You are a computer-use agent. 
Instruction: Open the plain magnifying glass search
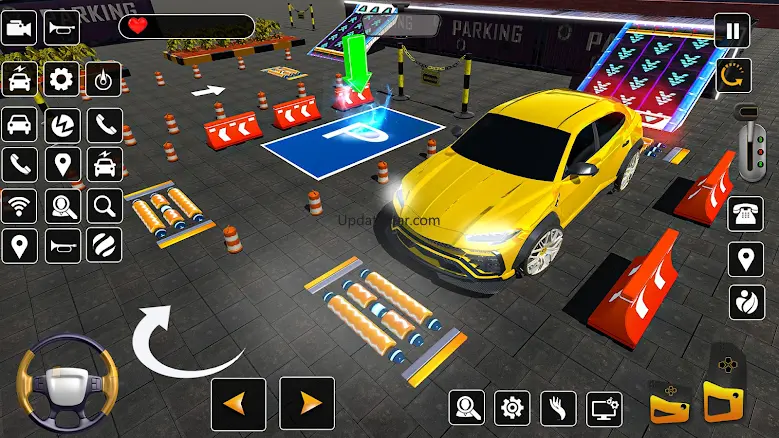click(103, 206)
